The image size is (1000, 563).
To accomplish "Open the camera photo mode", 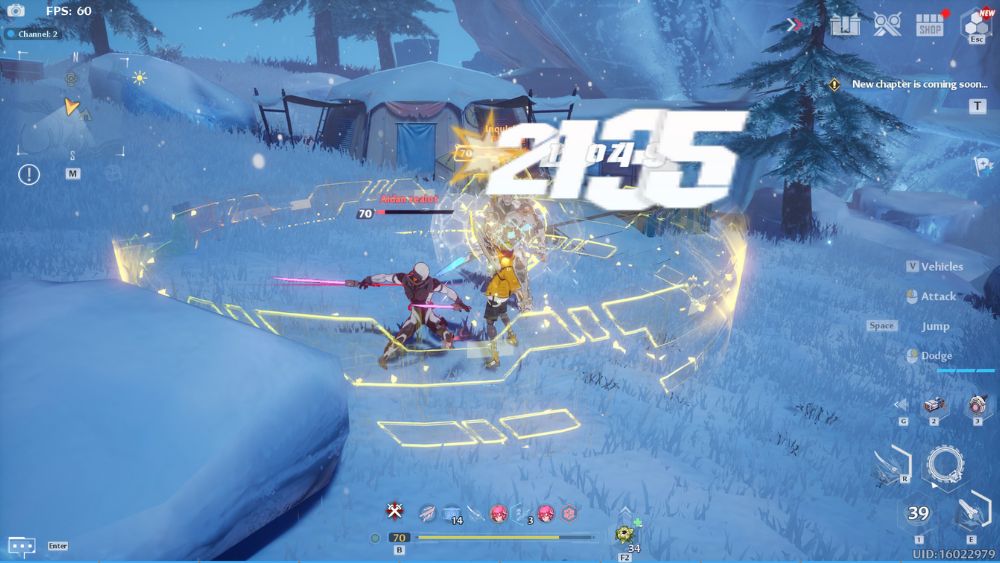I will click(x=15, y=11).
